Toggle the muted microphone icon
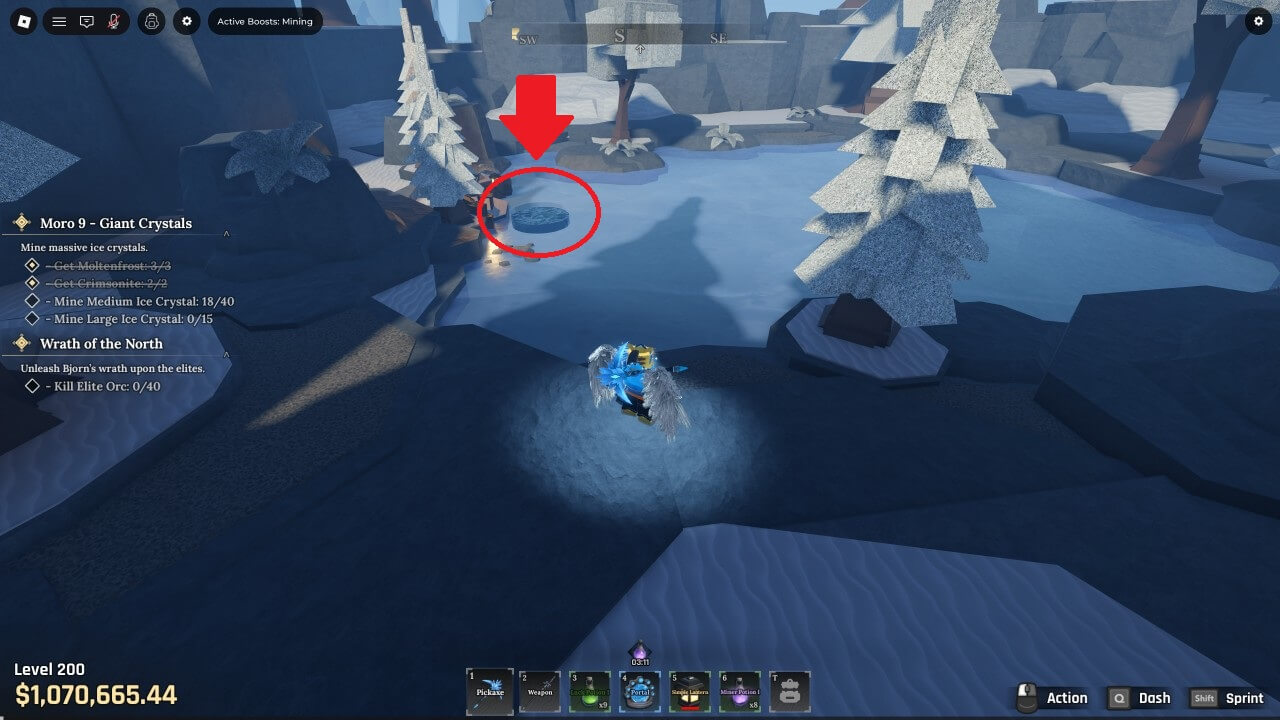The height and width of the screenshot is (720, 1280). pyautogui.click(x=114, y=21)
